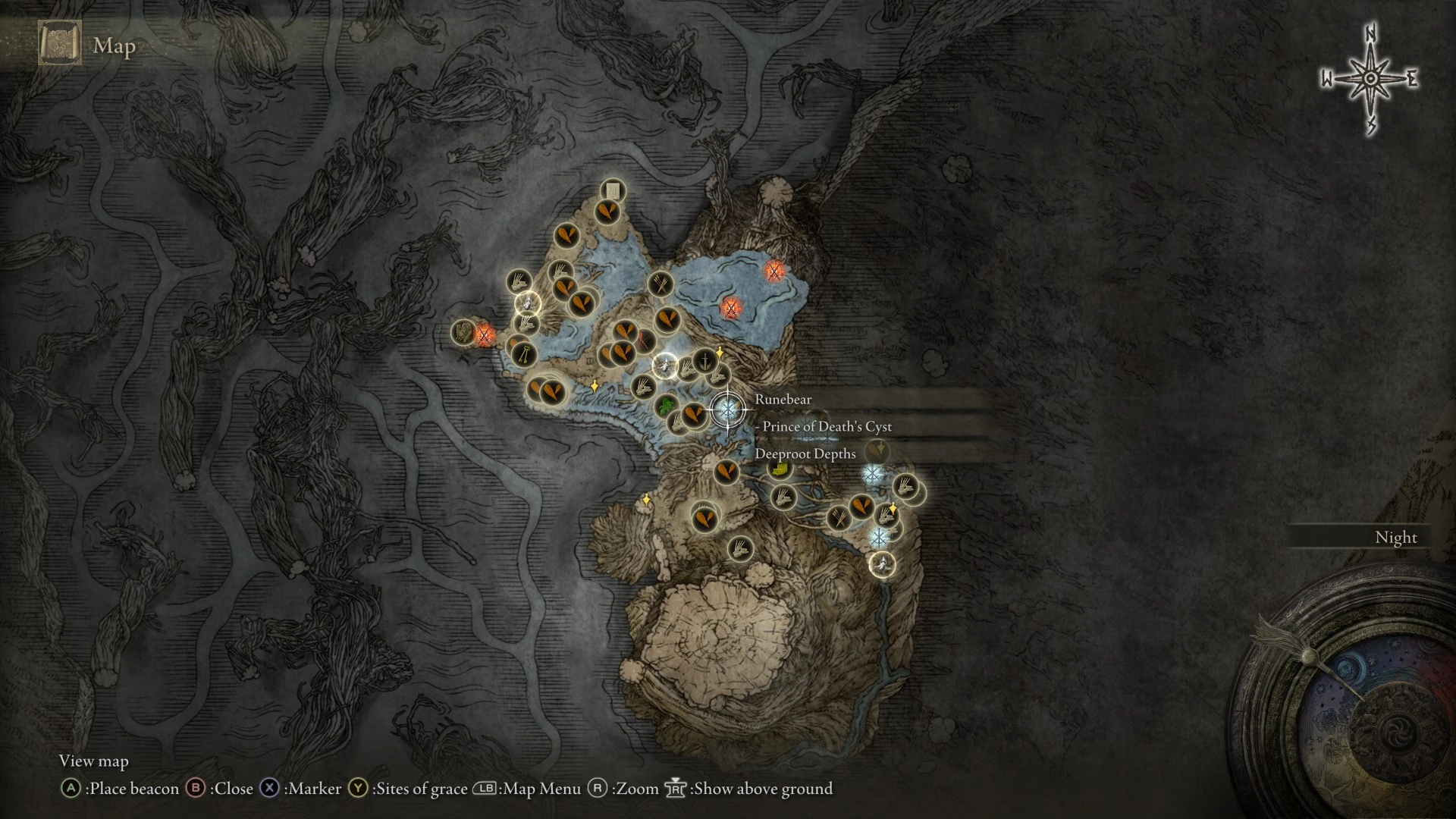
Task: Click the snowflake sorcery marker in the southeast
Action: tap(879, 536)
